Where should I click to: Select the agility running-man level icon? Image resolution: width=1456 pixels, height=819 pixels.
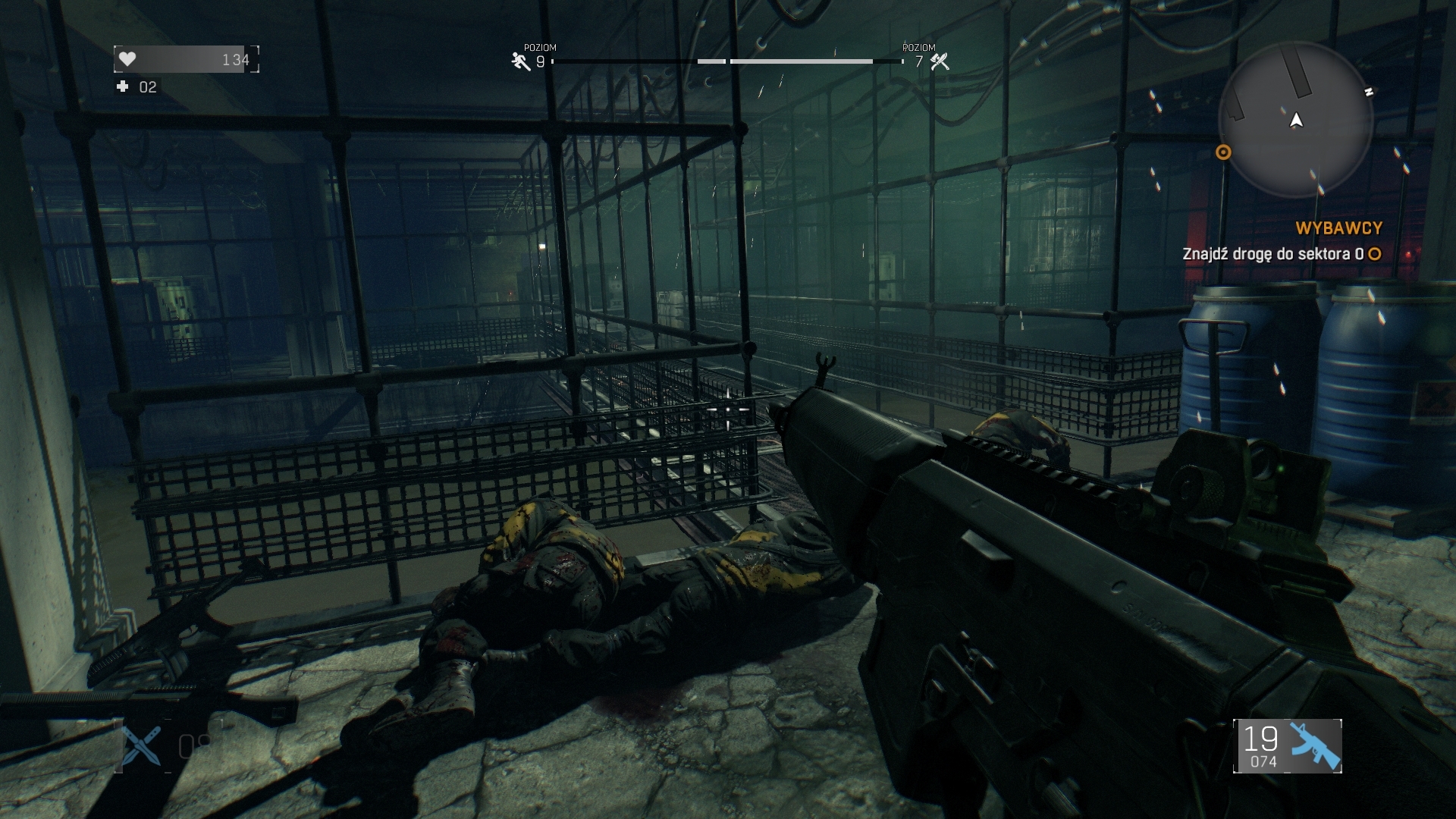[x=520, y=61]
